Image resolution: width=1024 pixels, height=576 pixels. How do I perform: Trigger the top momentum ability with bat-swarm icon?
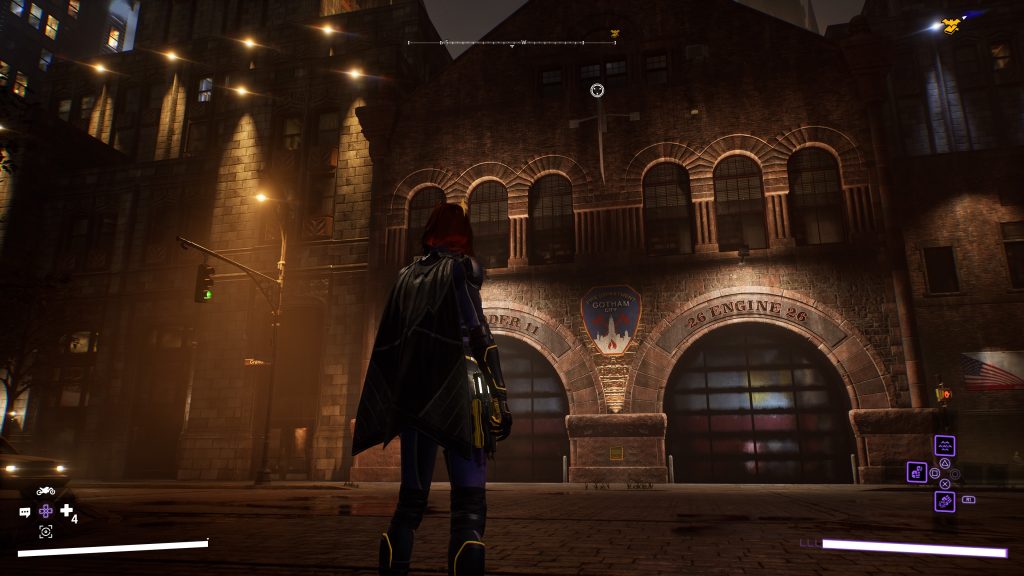[x=944, y=446]
